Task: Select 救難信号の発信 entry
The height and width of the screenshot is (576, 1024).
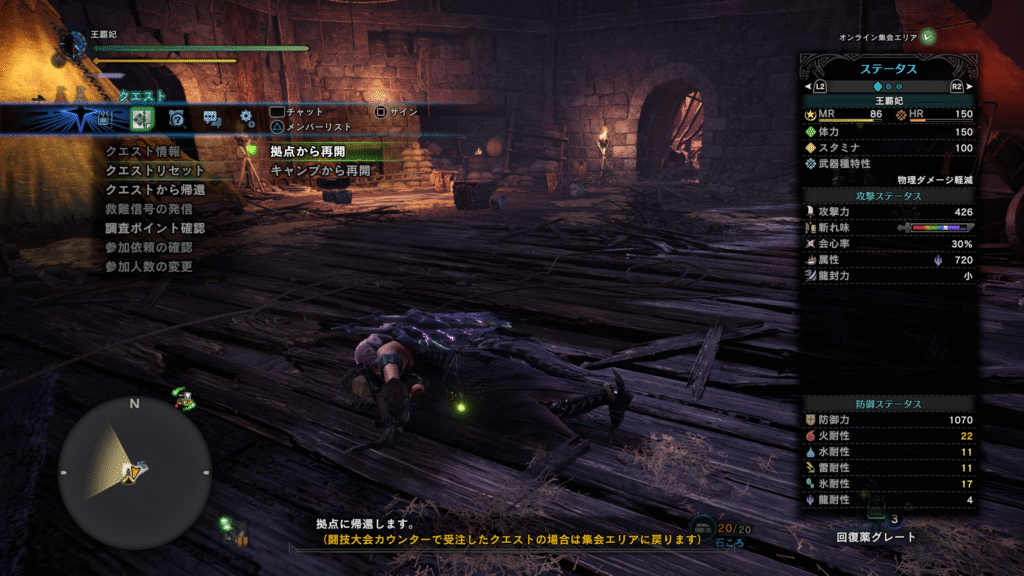Action: click(149, 209)
